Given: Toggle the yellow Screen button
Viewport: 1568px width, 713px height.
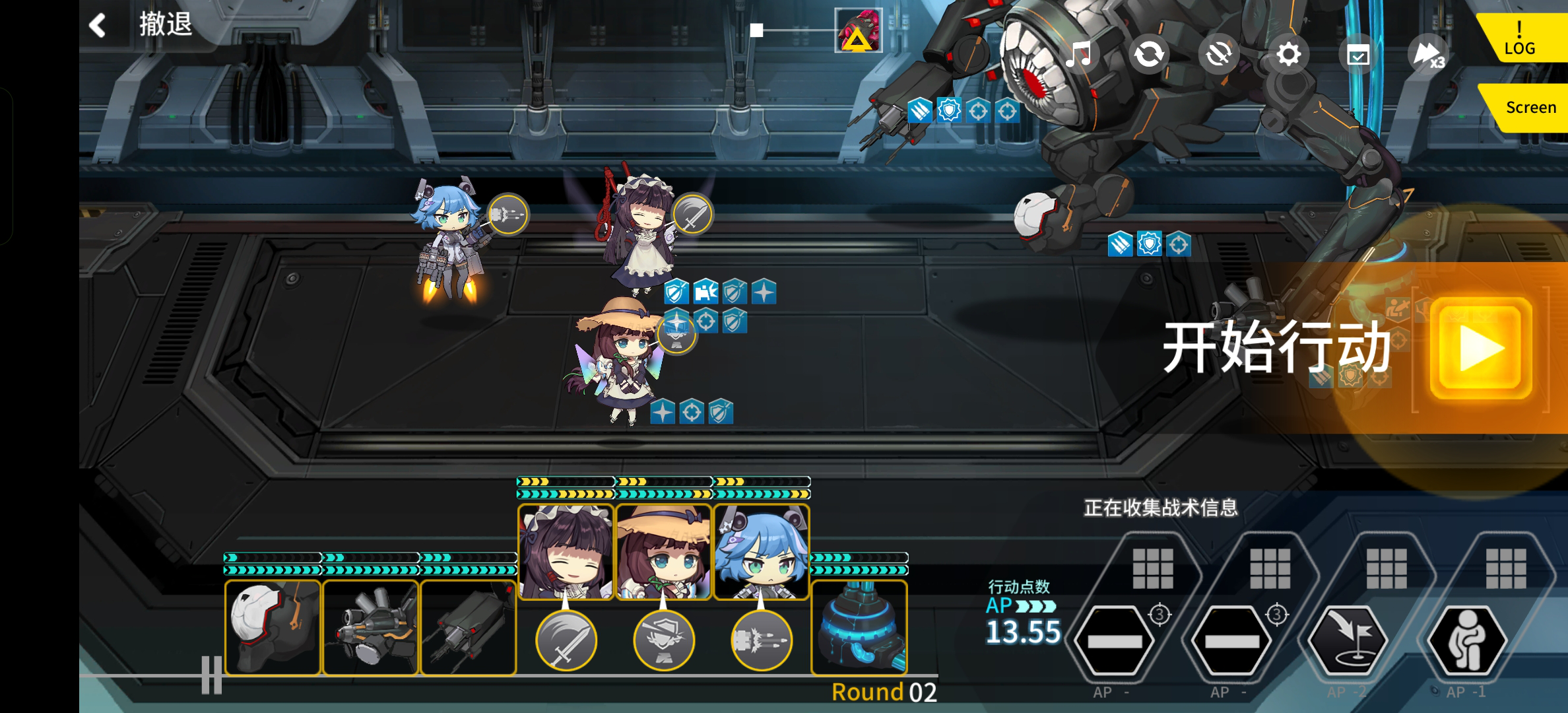Looking at the screenshot, I should [x=1530, y=108].
